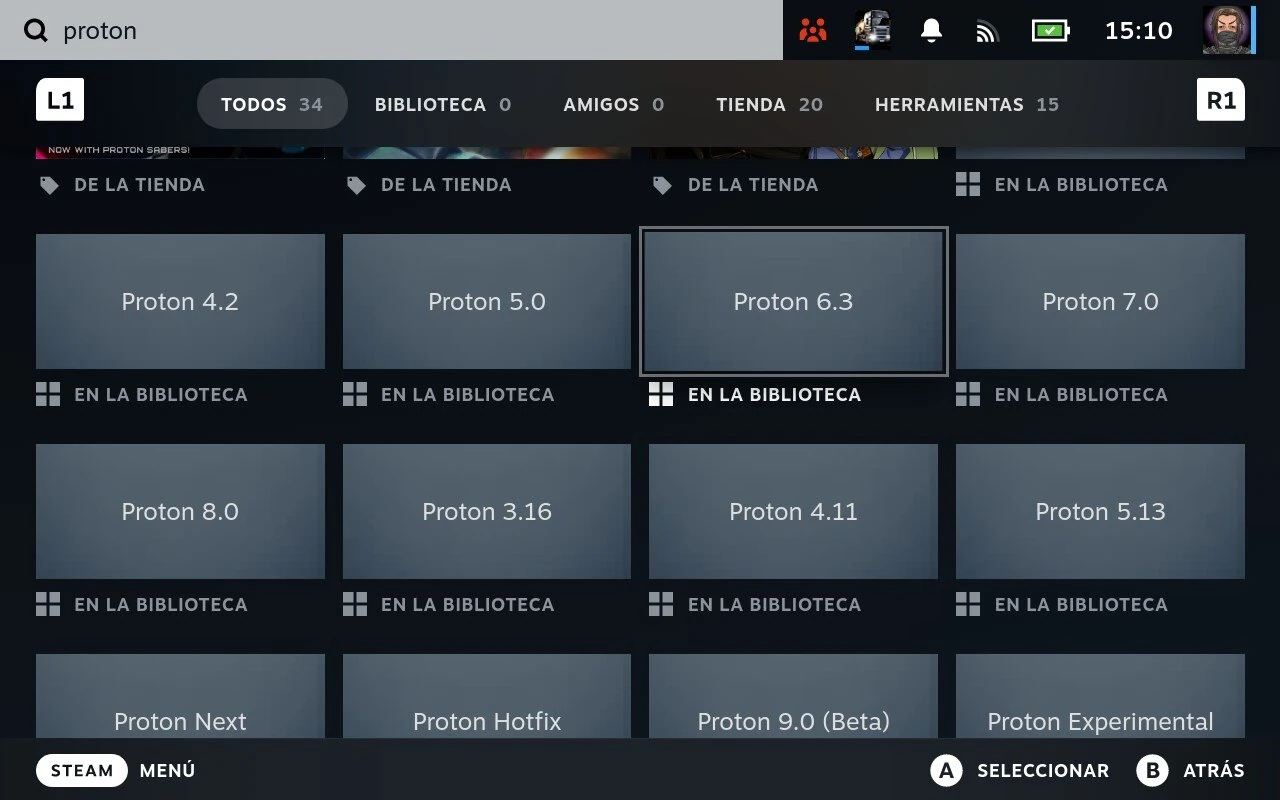1280x800 pixels.
Task: Click the search magnifier icon
Action: pos(36,31)
